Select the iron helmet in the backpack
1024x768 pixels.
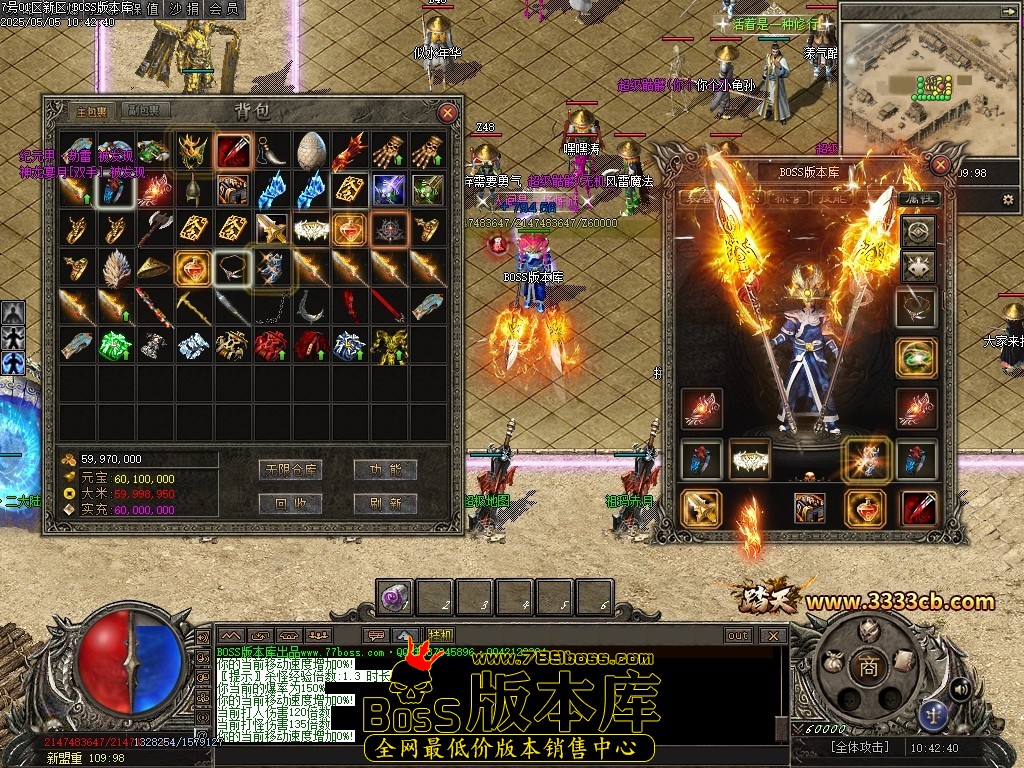[193, 189]
